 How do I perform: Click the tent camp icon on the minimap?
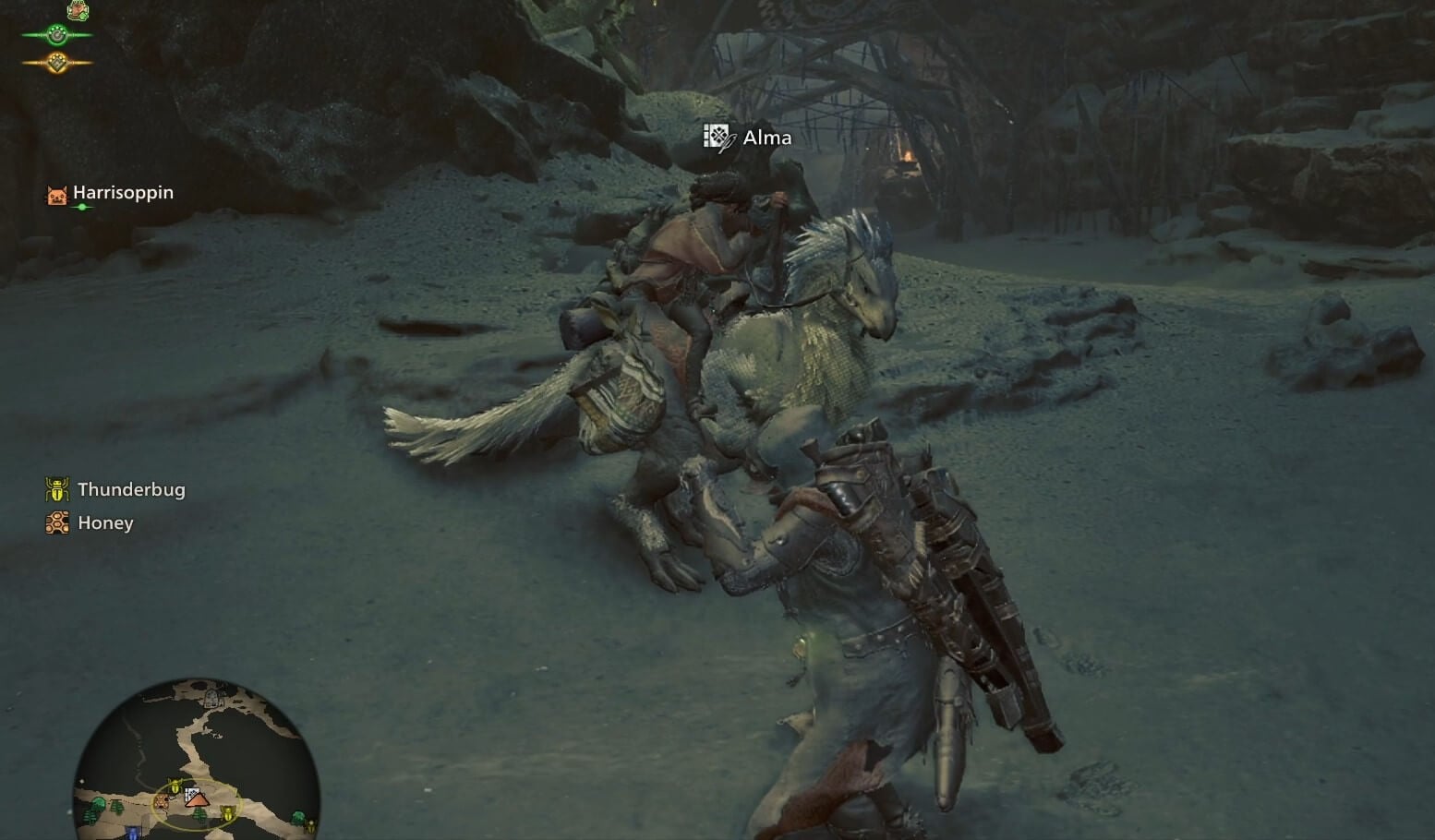pos(211,699)
